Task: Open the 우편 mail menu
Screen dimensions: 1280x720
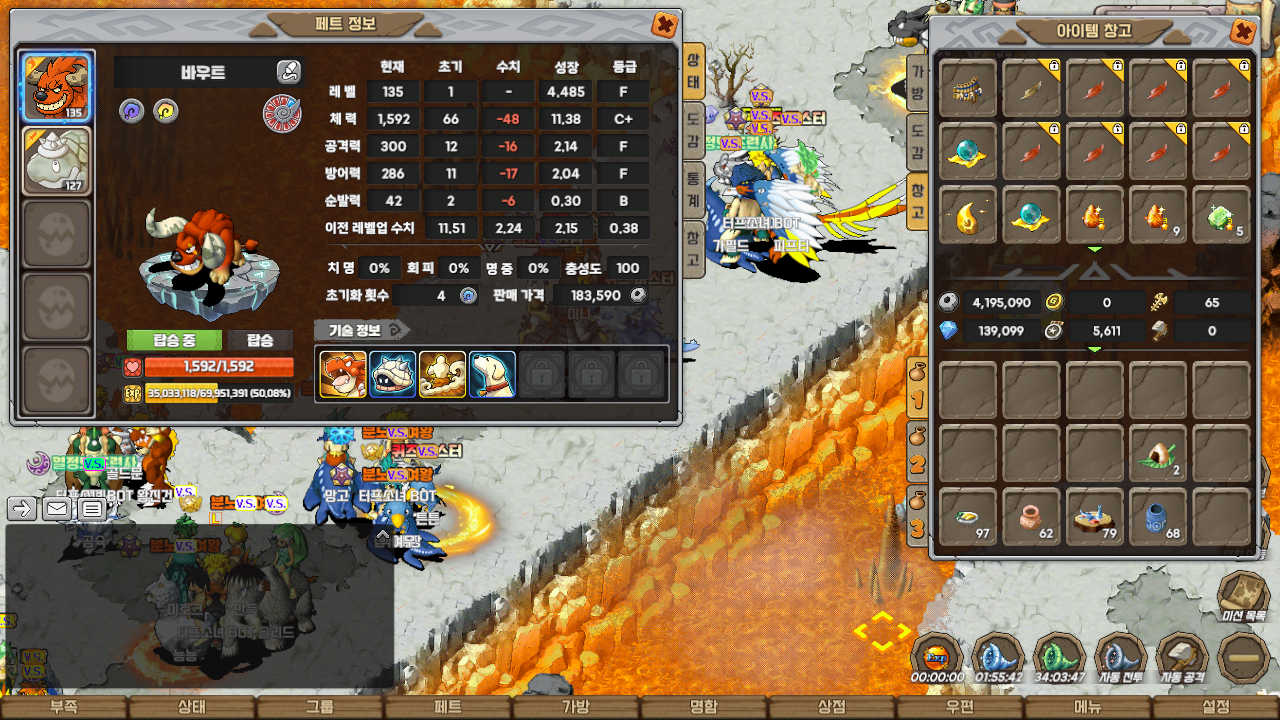Action: [x=960, y=707]
